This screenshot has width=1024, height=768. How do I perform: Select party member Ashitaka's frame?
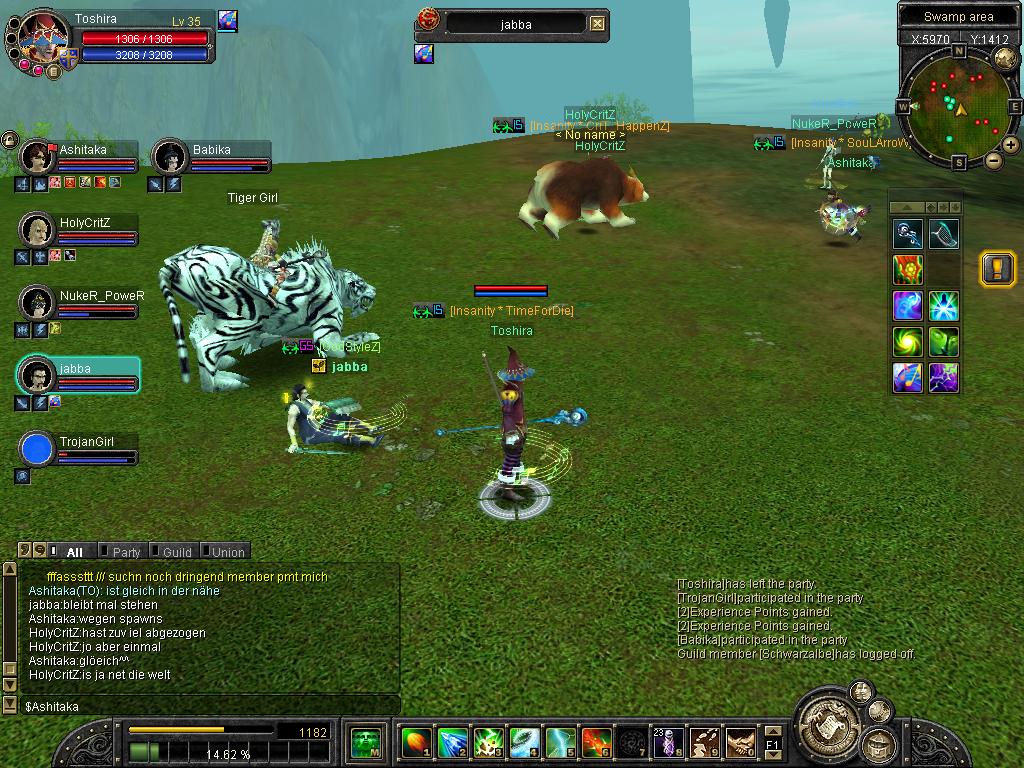point(80,157)
